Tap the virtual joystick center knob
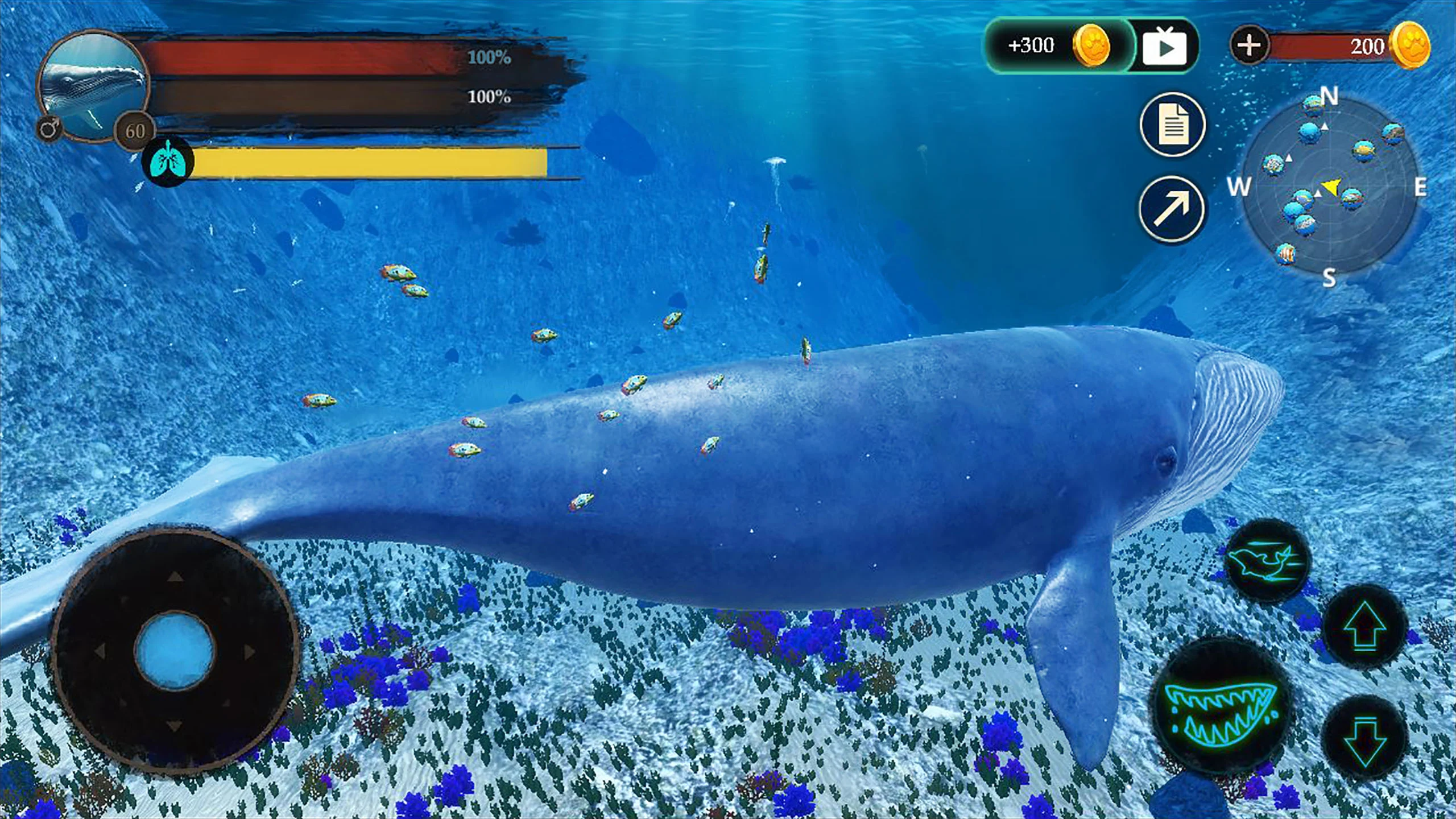 pyautogui.click(x=175, y=649)
